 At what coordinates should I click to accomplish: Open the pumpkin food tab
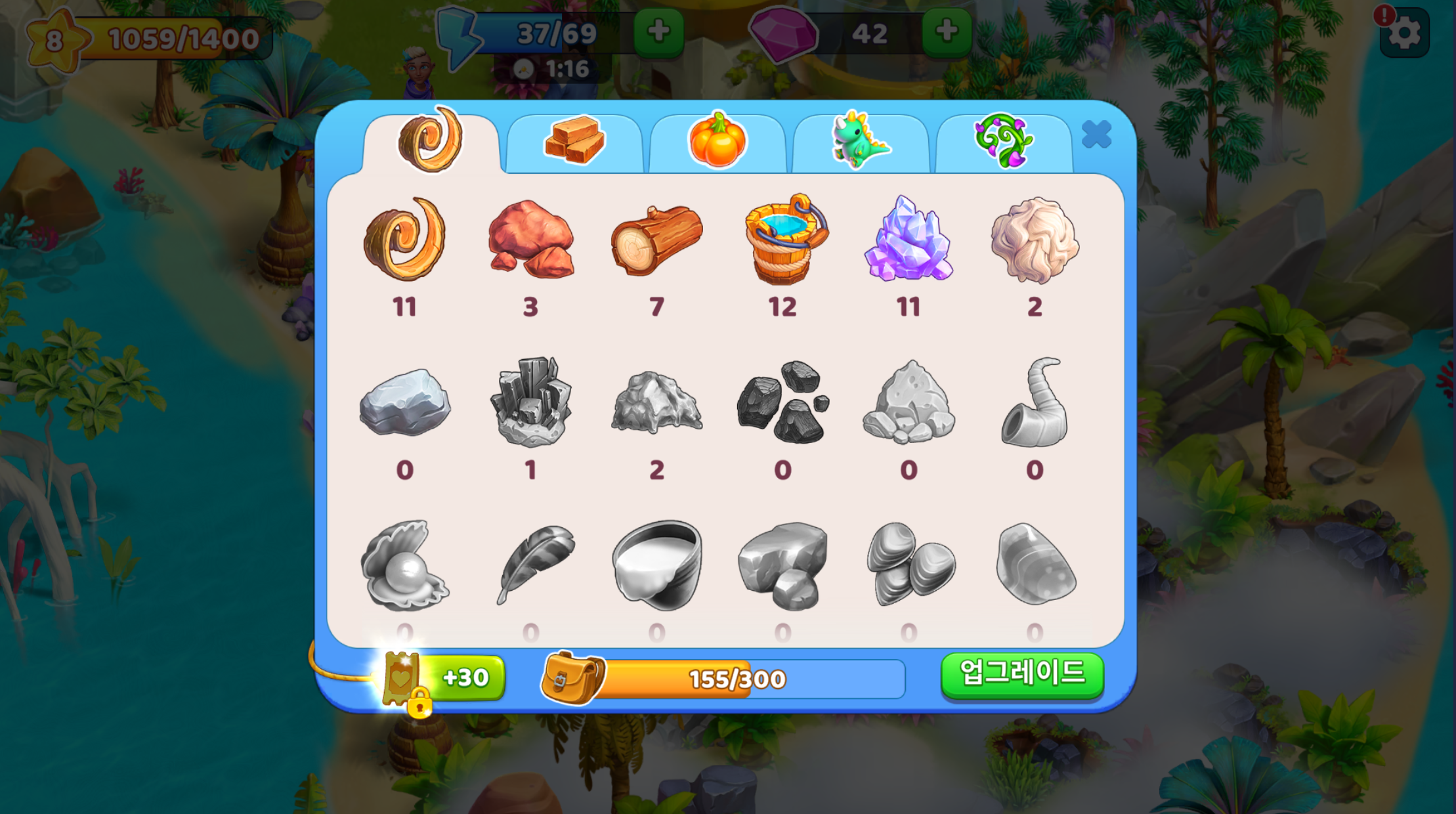click(717, 140)
